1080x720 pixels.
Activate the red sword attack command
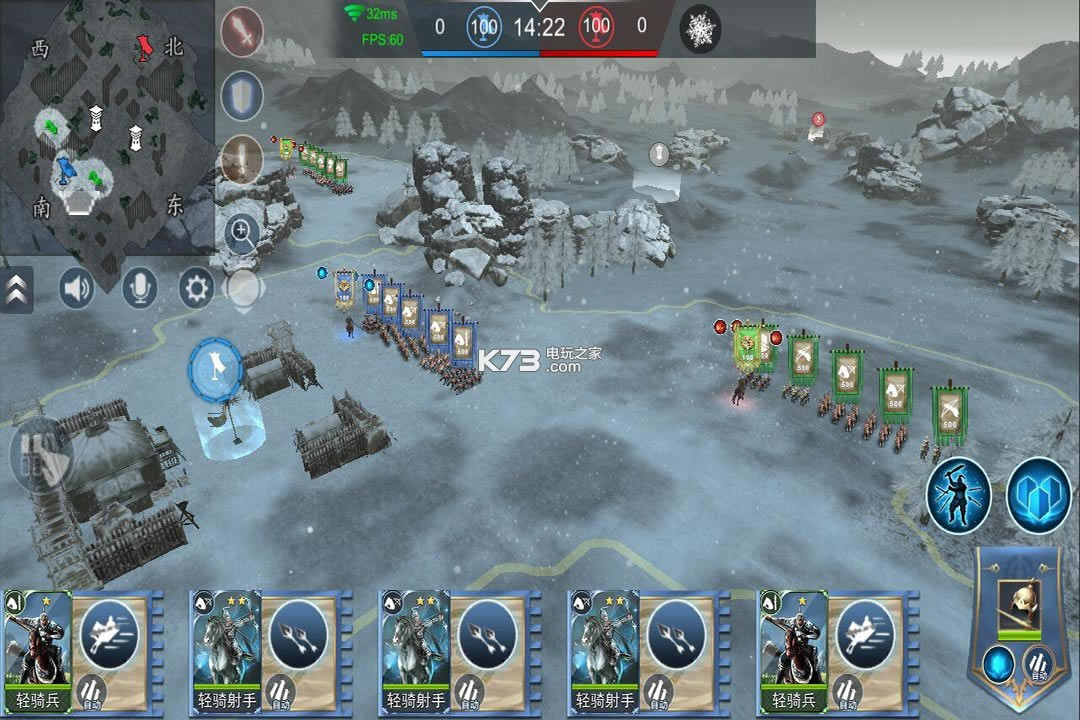click(241, 32)
